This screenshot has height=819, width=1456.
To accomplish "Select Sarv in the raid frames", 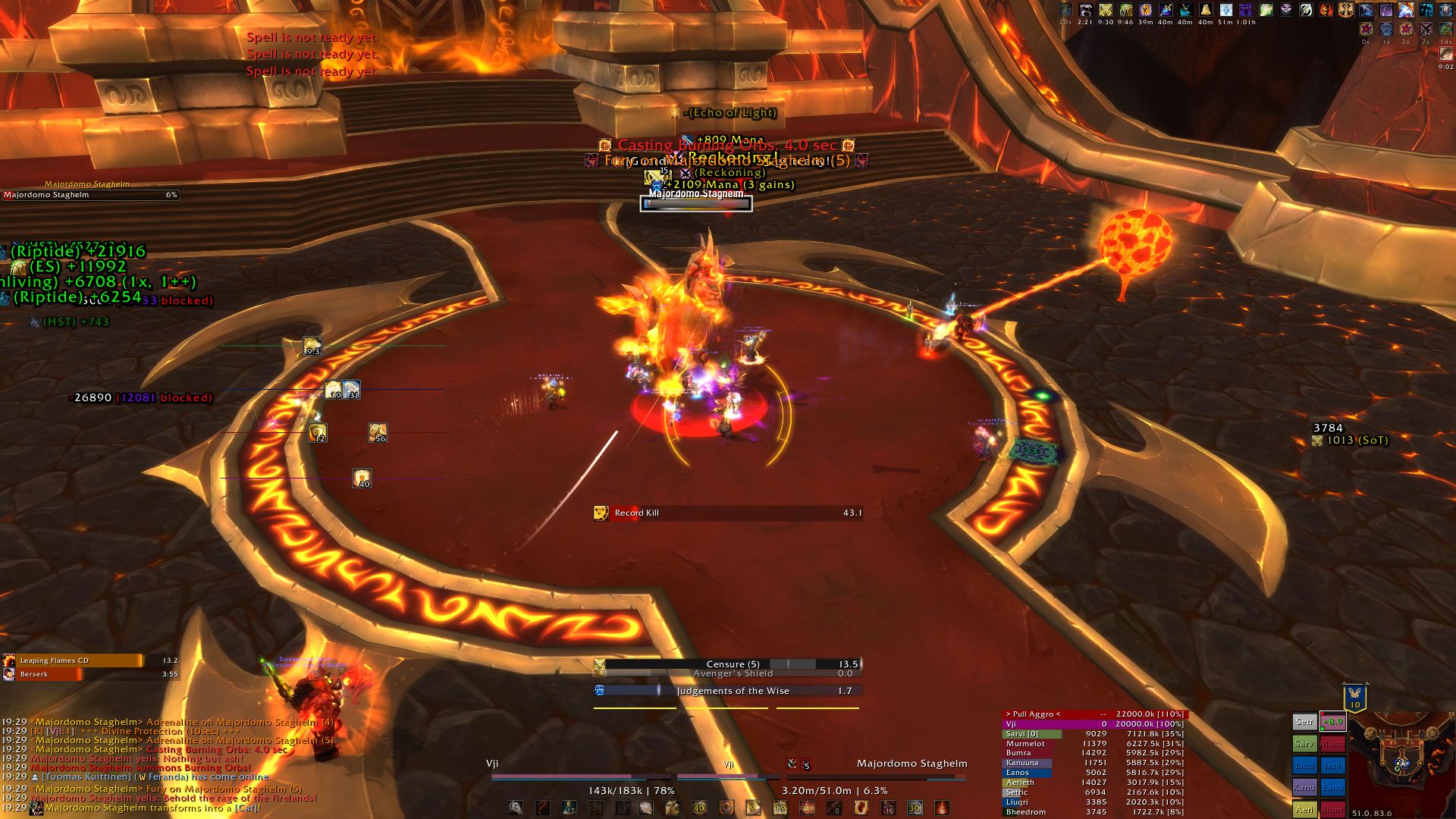I will click(x=1304, y=744).
